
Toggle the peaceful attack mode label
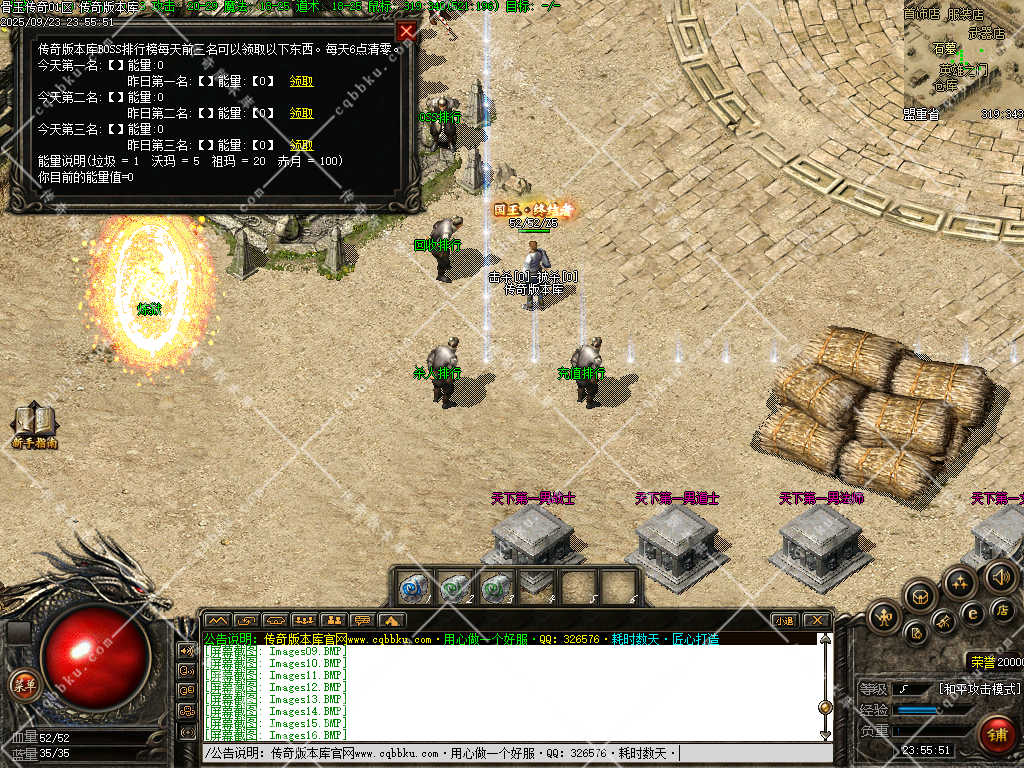(979, 689)
